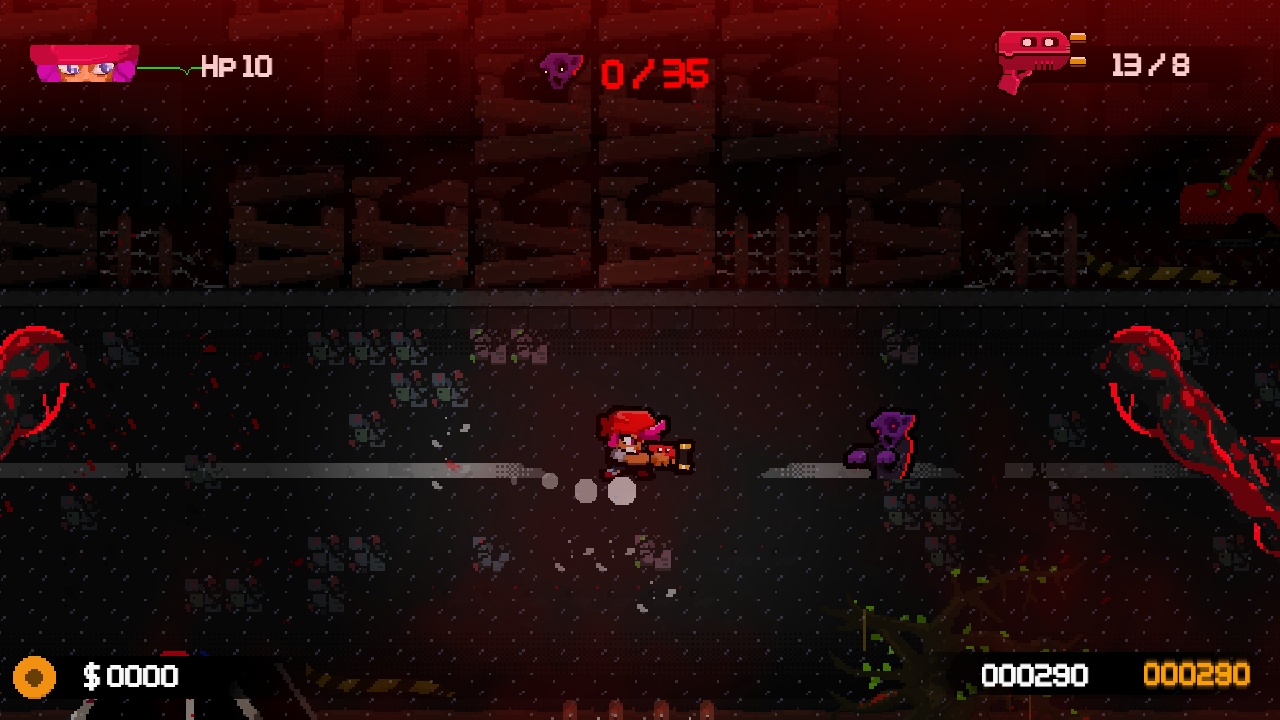Select the orange 000290 high score
1280x720 pixels.
click(1199, 676)
